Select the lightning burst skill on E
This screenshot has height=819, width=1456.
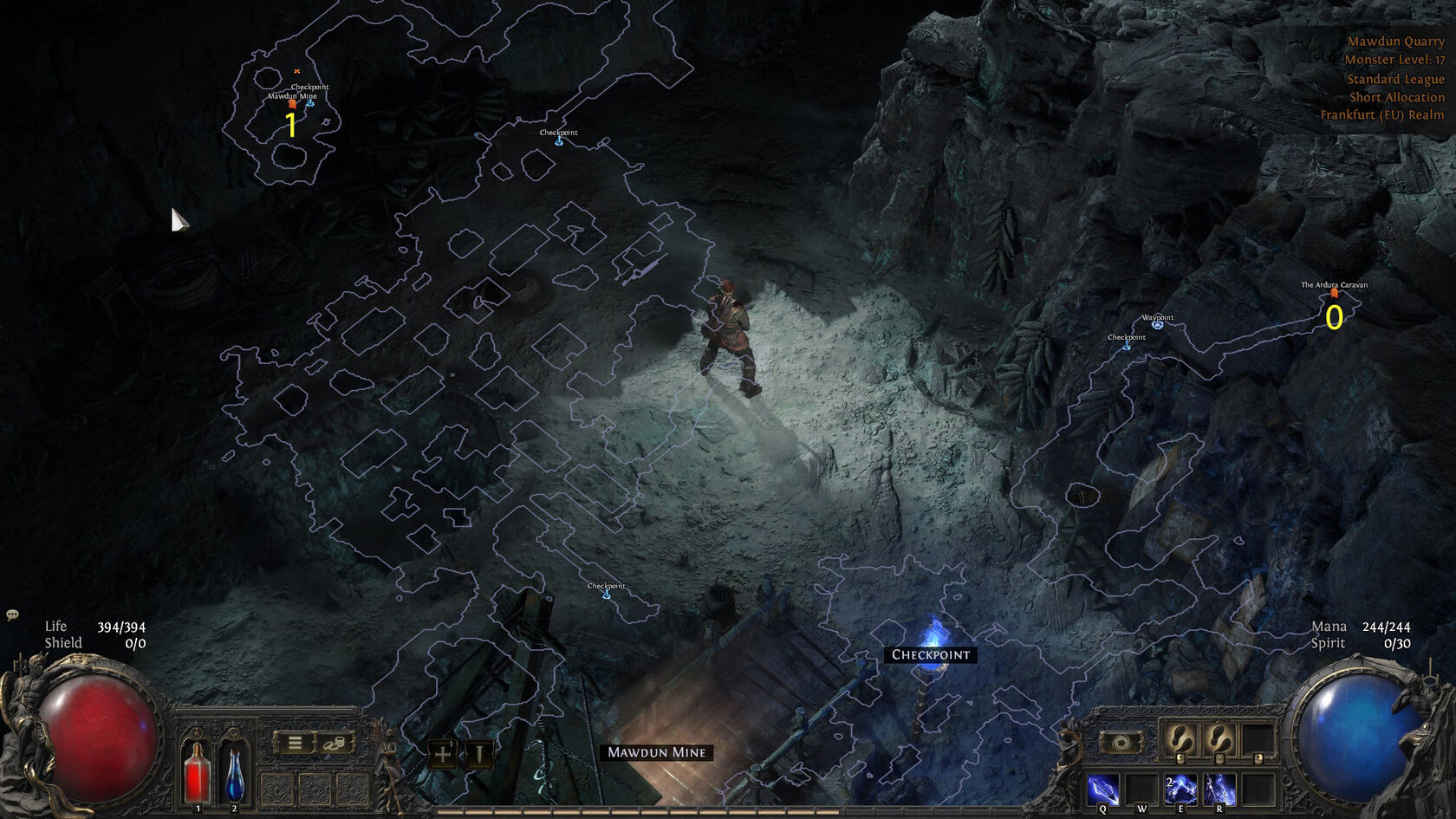[x=1180, y=790]
